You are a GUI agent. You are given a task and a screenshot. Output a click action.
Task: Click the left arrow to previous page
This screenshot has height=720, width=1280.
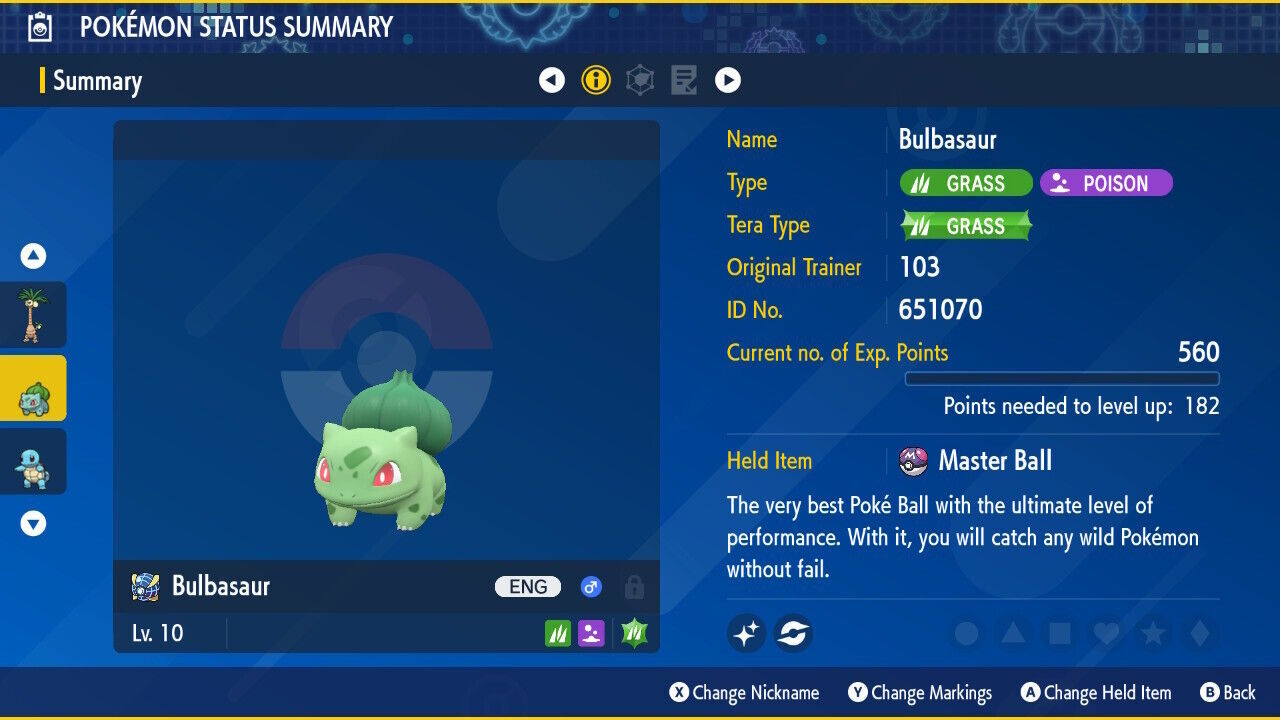point(552,79)
